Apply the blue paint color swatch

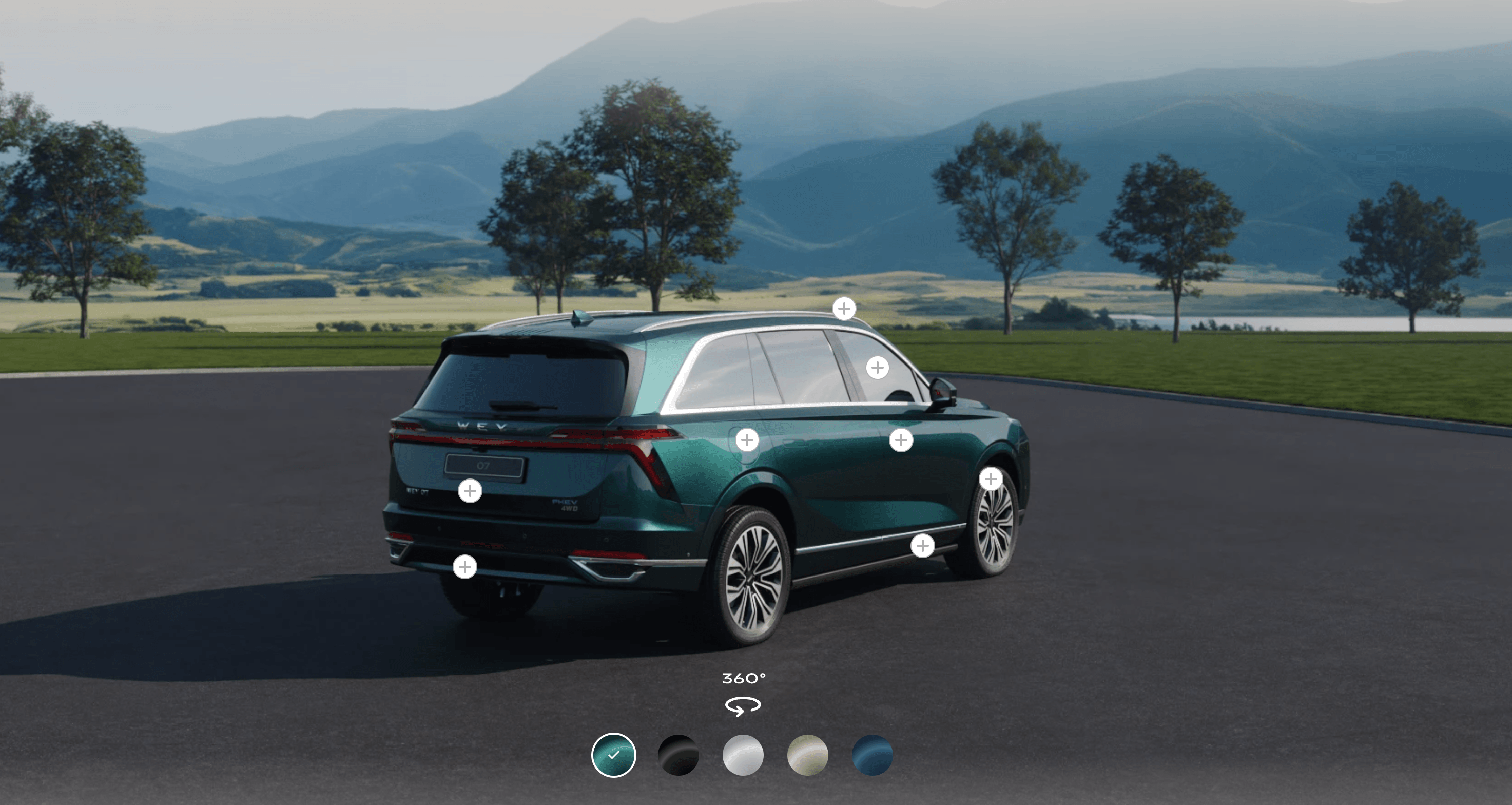872,755
